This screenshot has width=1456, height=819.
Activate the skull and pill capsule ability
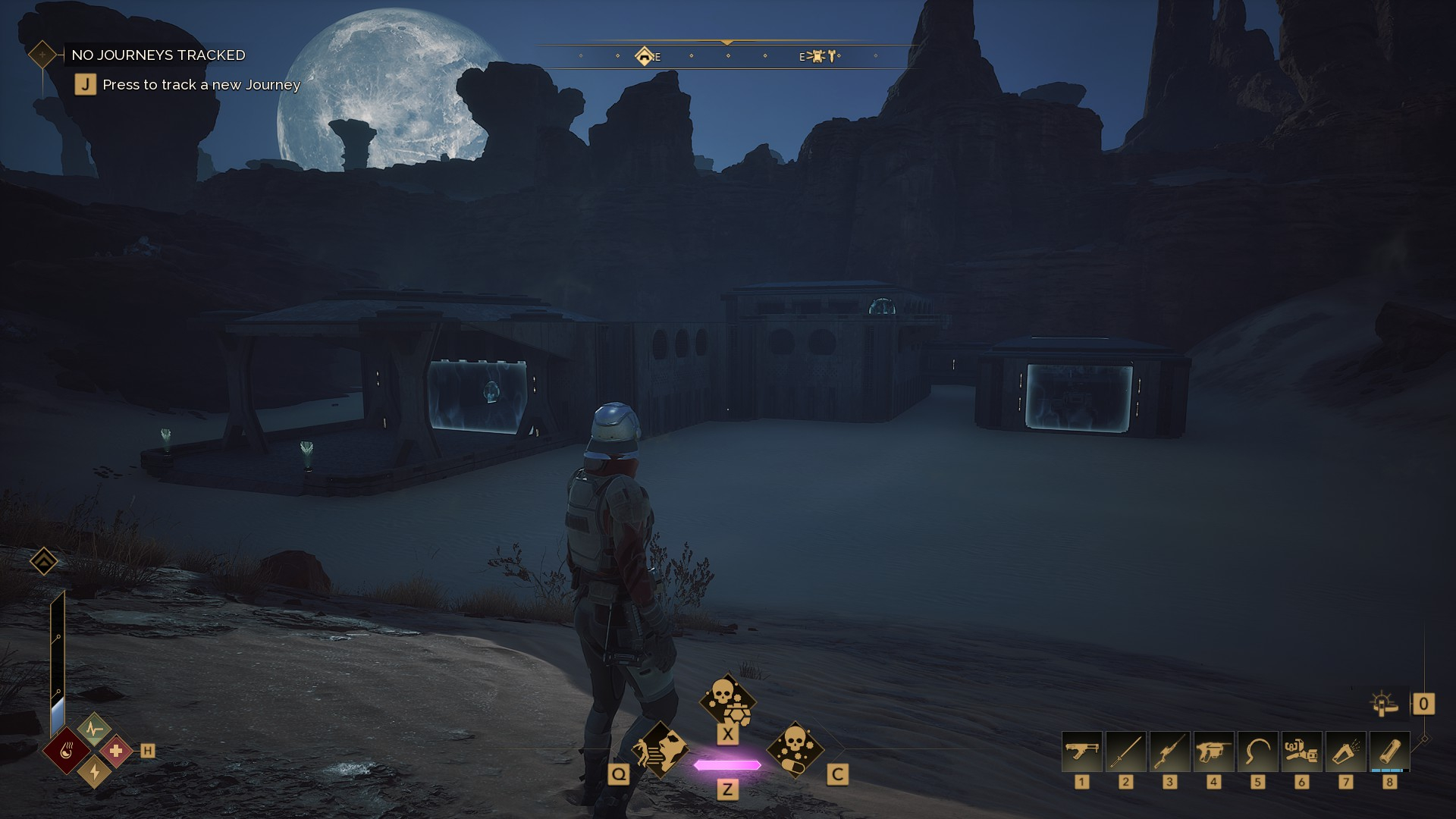tap(795, 749)
